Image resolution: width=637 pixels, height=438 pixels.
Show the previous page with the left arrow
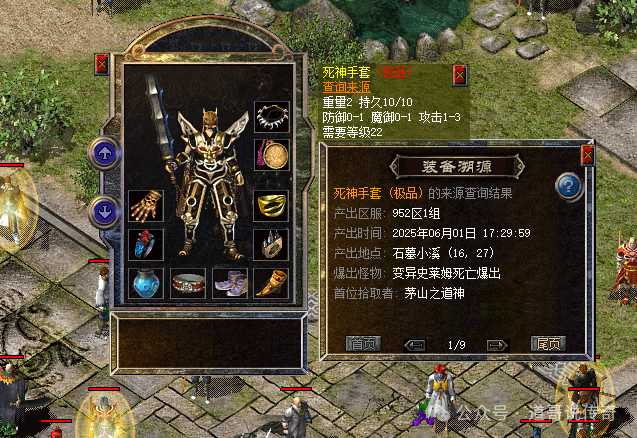click(414, 344)
